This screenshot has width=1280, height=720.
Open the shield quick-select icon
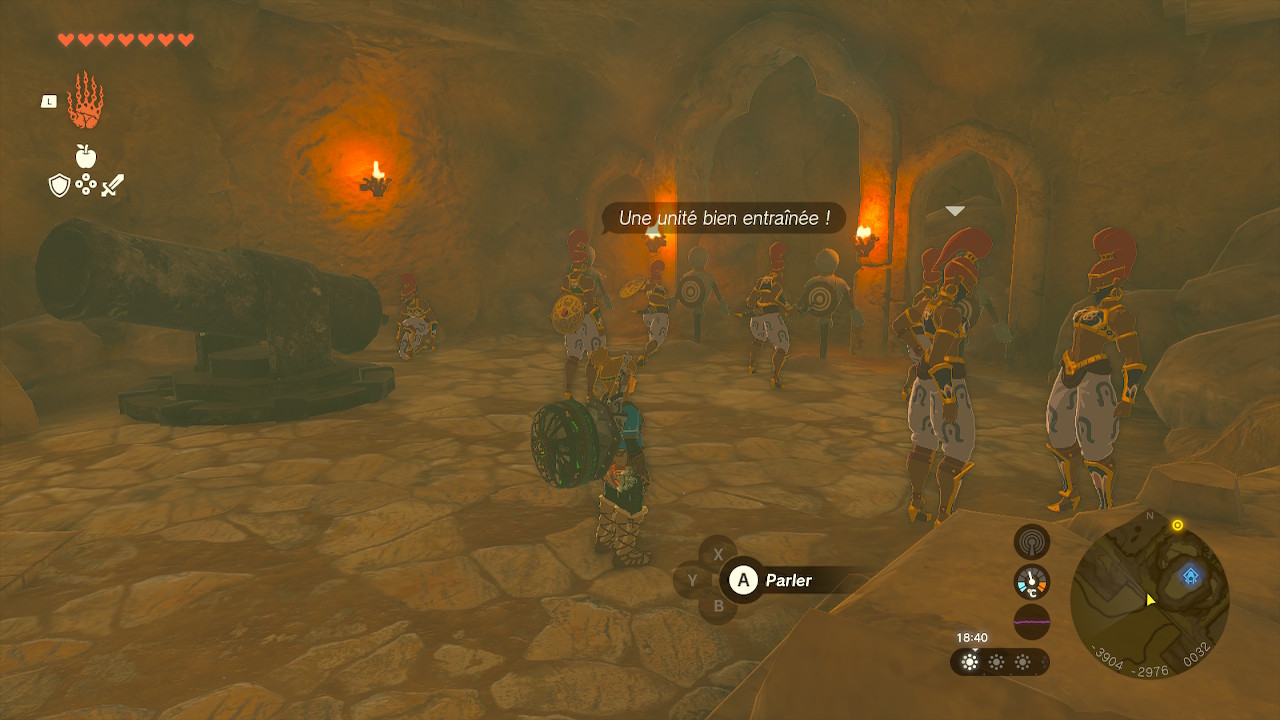(x=59, y=185)
